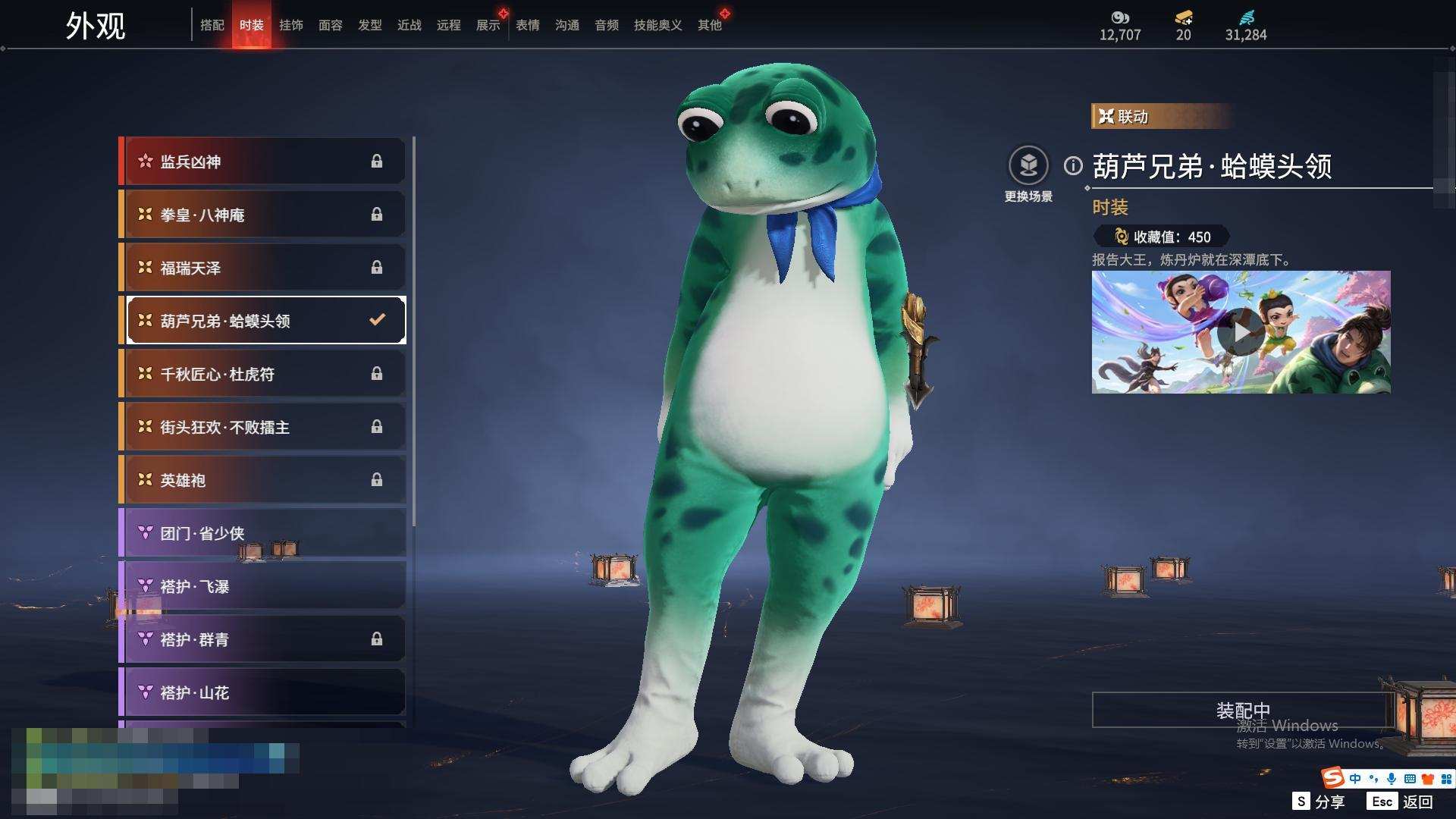
Task: Choose the 街头狂欢·不败擂主 outfit
Action: point(262,427)
